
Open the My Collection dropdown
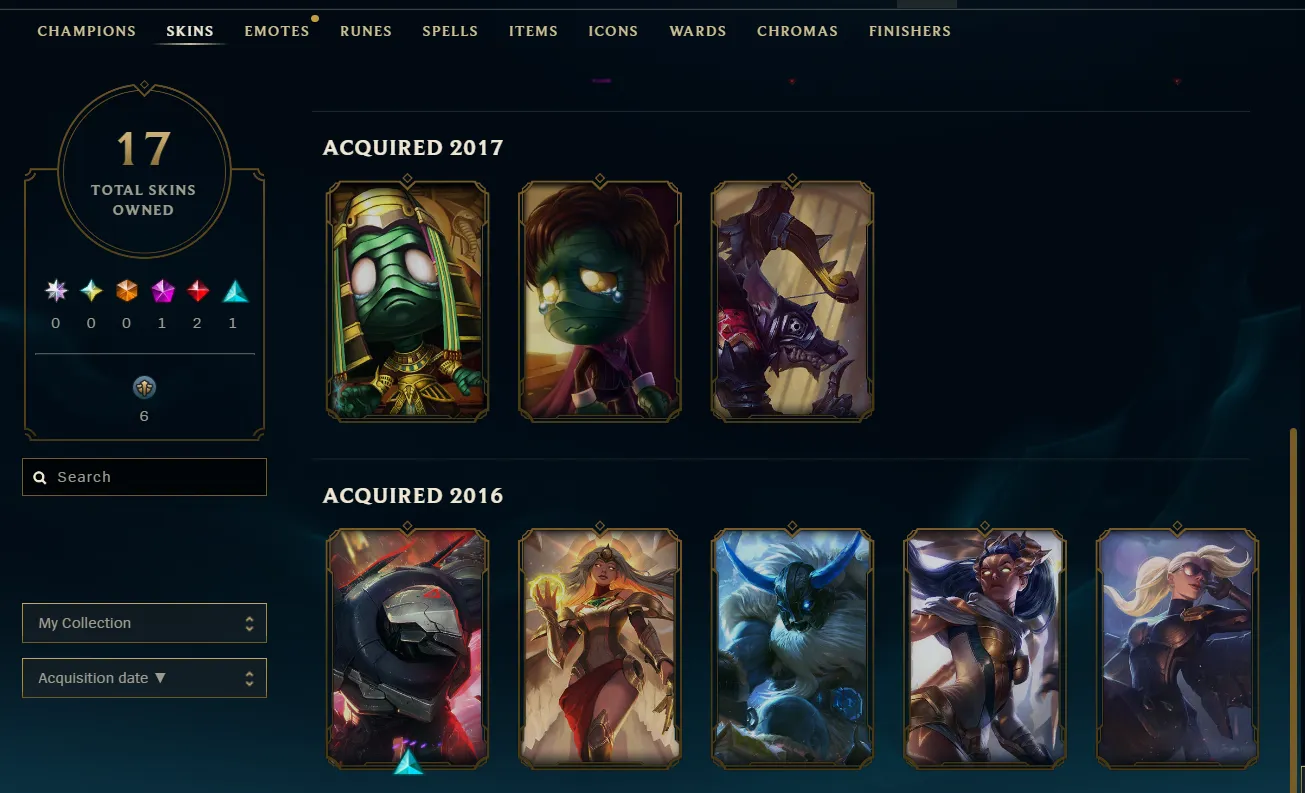144,622
